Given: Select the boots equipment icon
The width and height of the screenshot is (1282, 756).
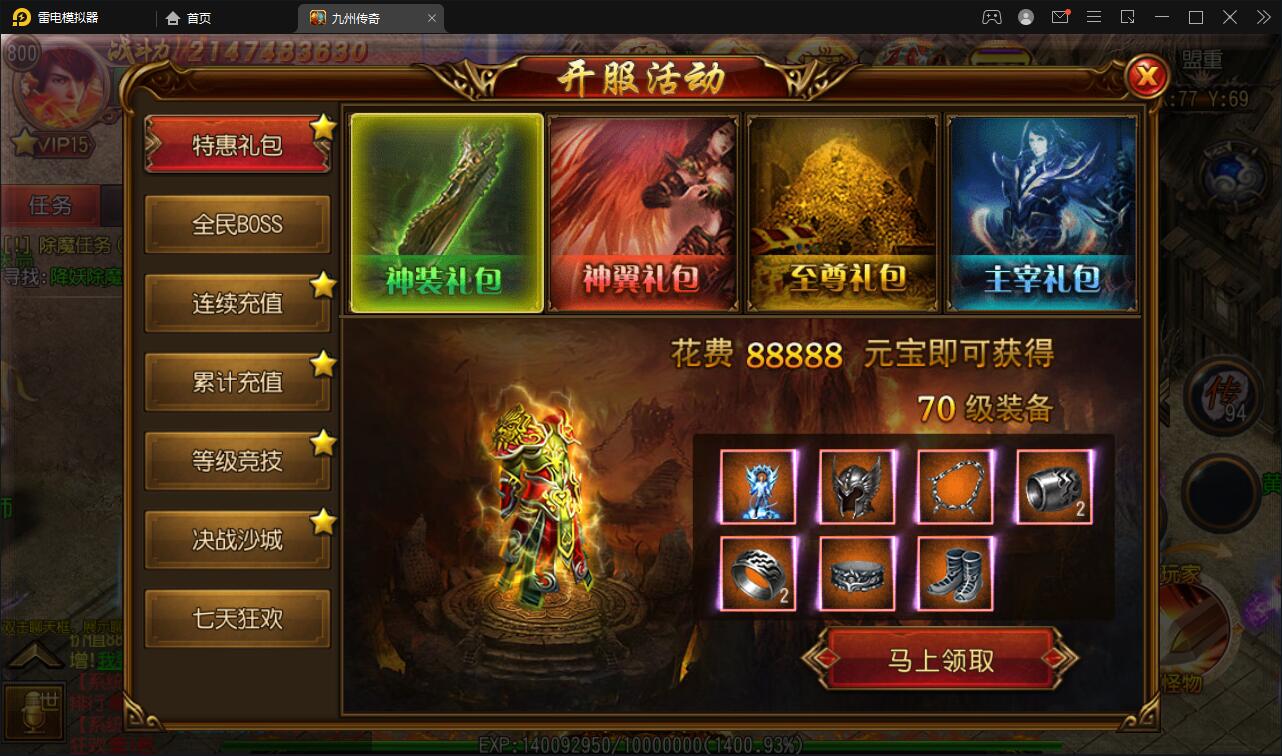Looking at the screenshot, I should click(954, 573).
